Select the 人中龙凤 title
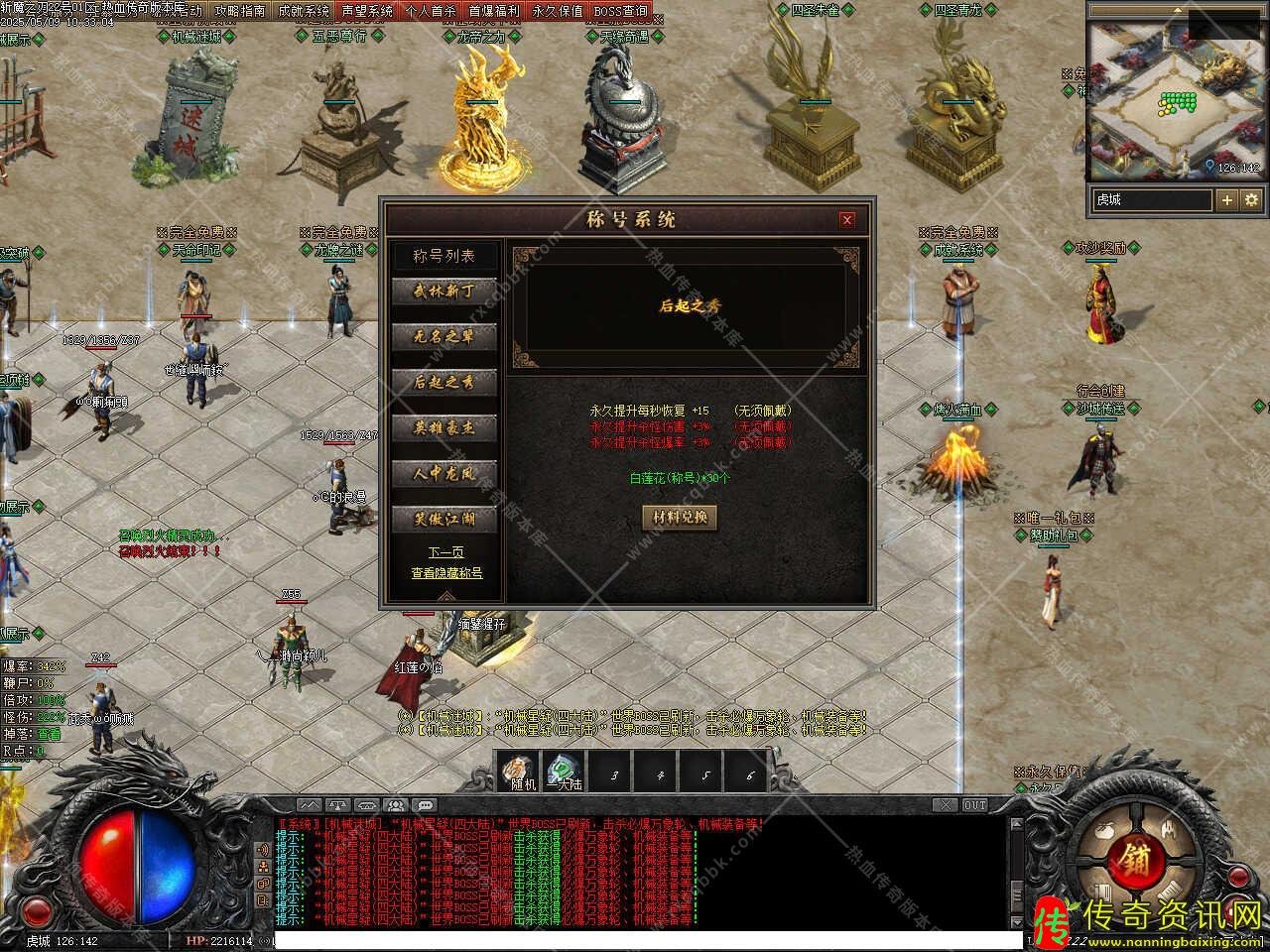Image resolution: width=1270 pixels, height=952 pixels. [444, 473]
